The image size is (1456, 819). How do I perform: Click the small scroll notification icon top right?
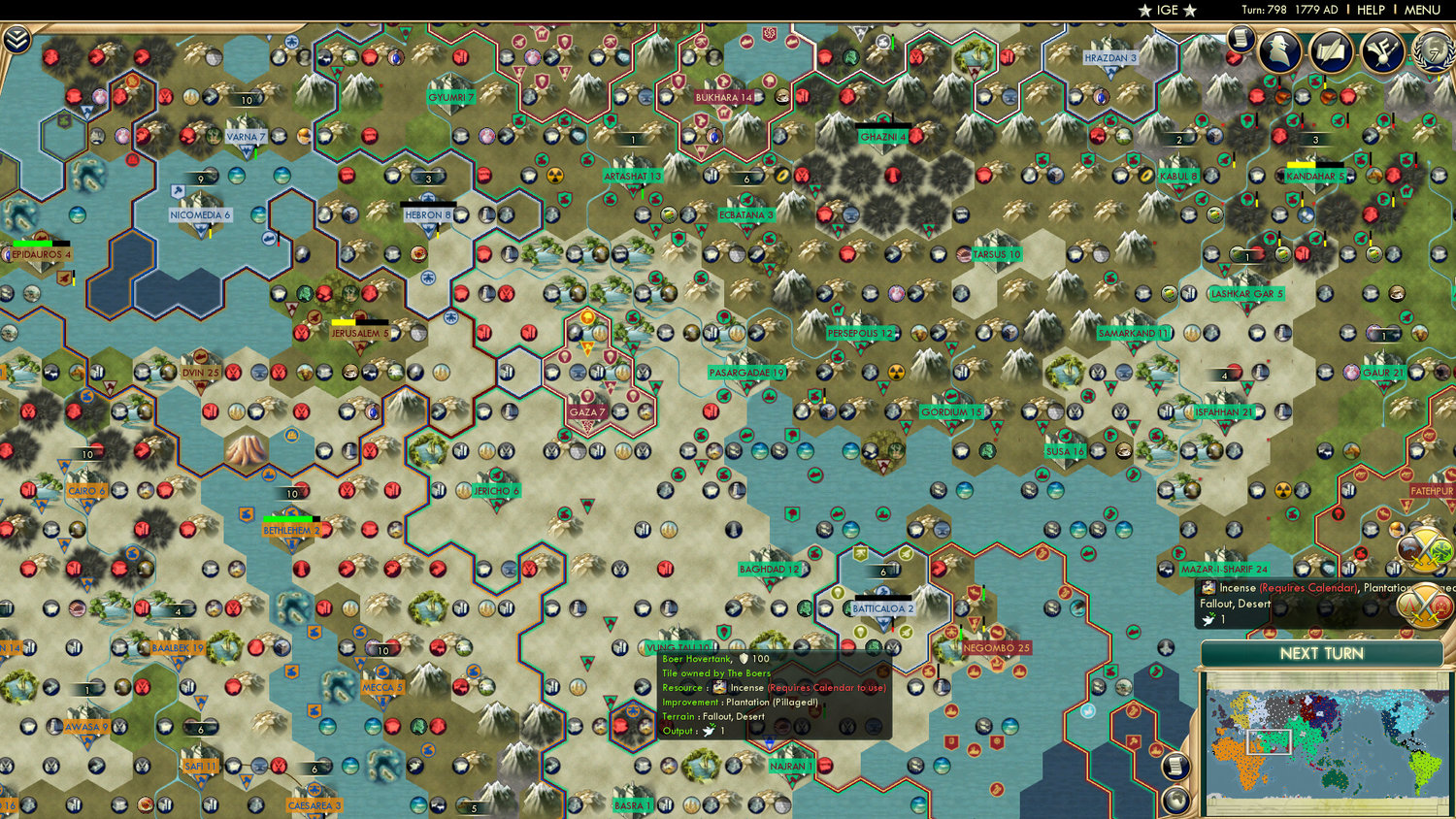click(x=1241, y=41)
